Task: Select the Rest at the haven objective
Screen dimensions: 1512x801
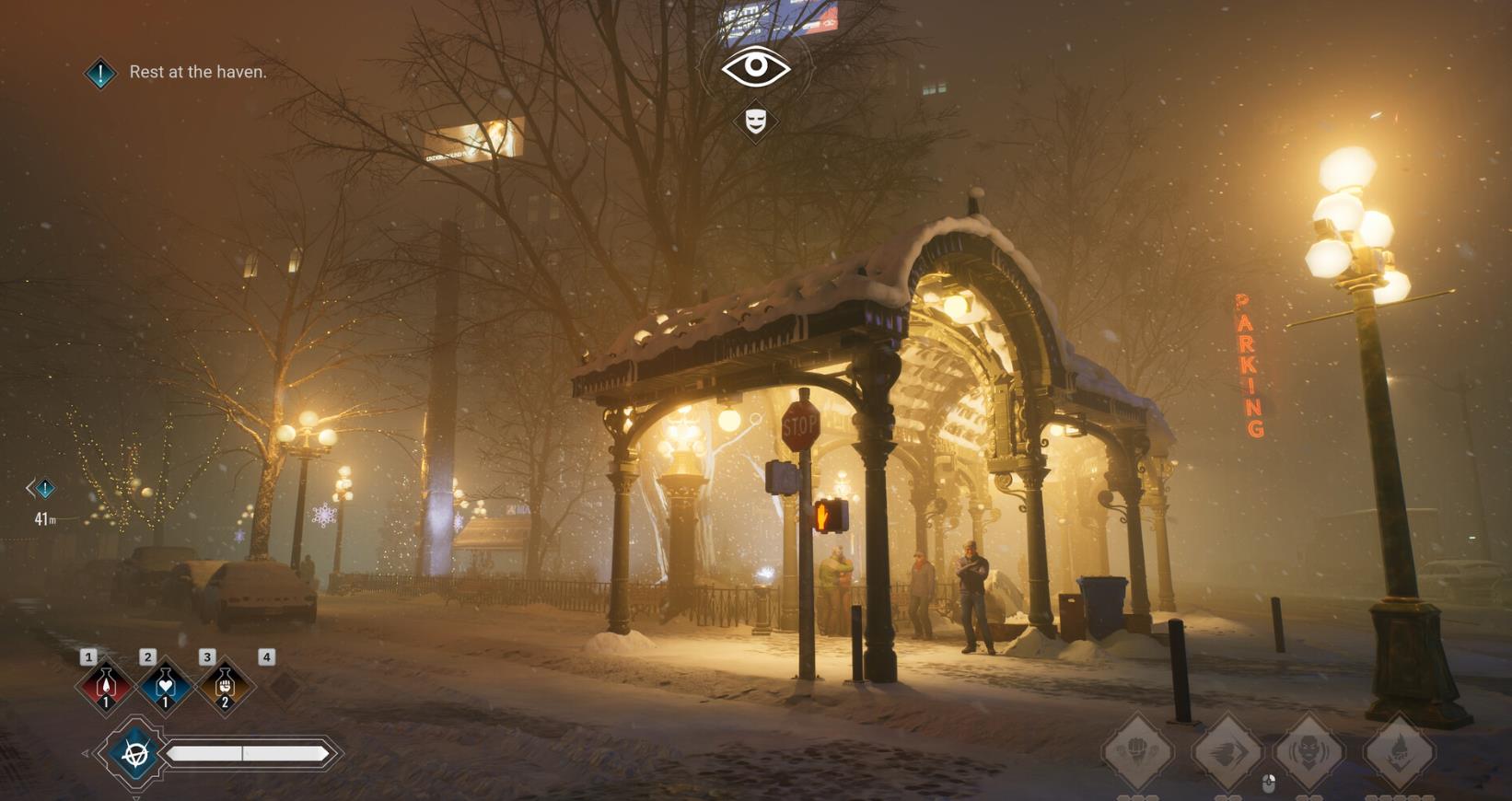Action: pyautogui.click(x=197, y=72)
